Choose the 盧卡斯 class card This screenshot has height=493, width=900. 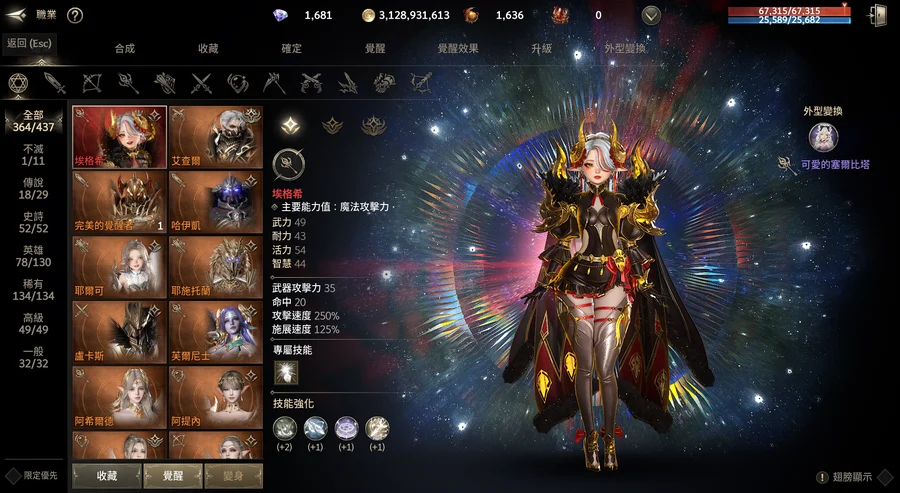tap(119, 331)
